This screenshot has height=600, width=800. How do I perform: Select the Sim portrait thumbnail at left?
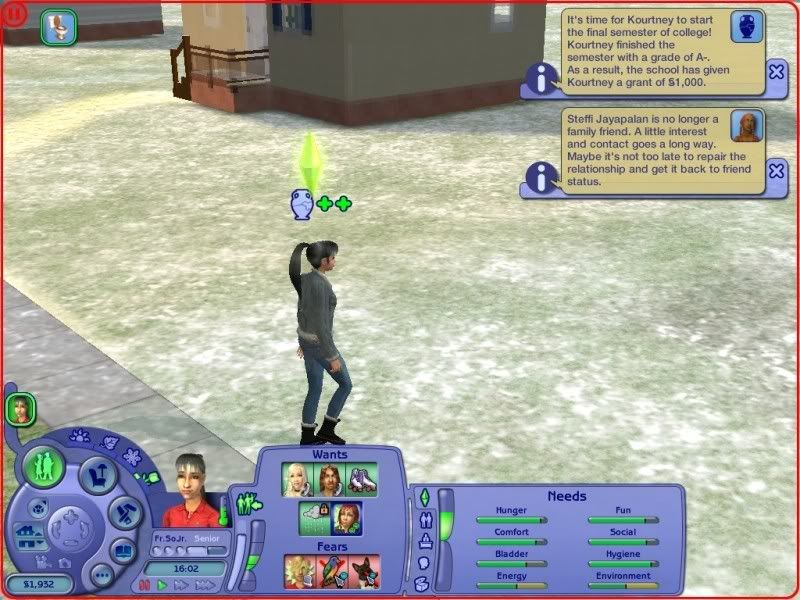(20, 408)
